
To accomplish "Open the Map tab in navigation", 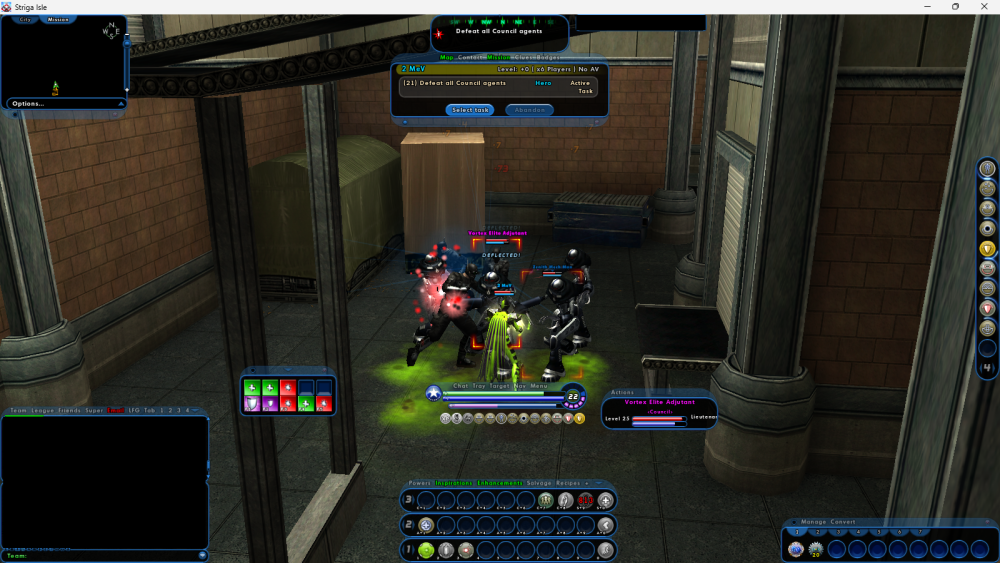I will point(446,58).
